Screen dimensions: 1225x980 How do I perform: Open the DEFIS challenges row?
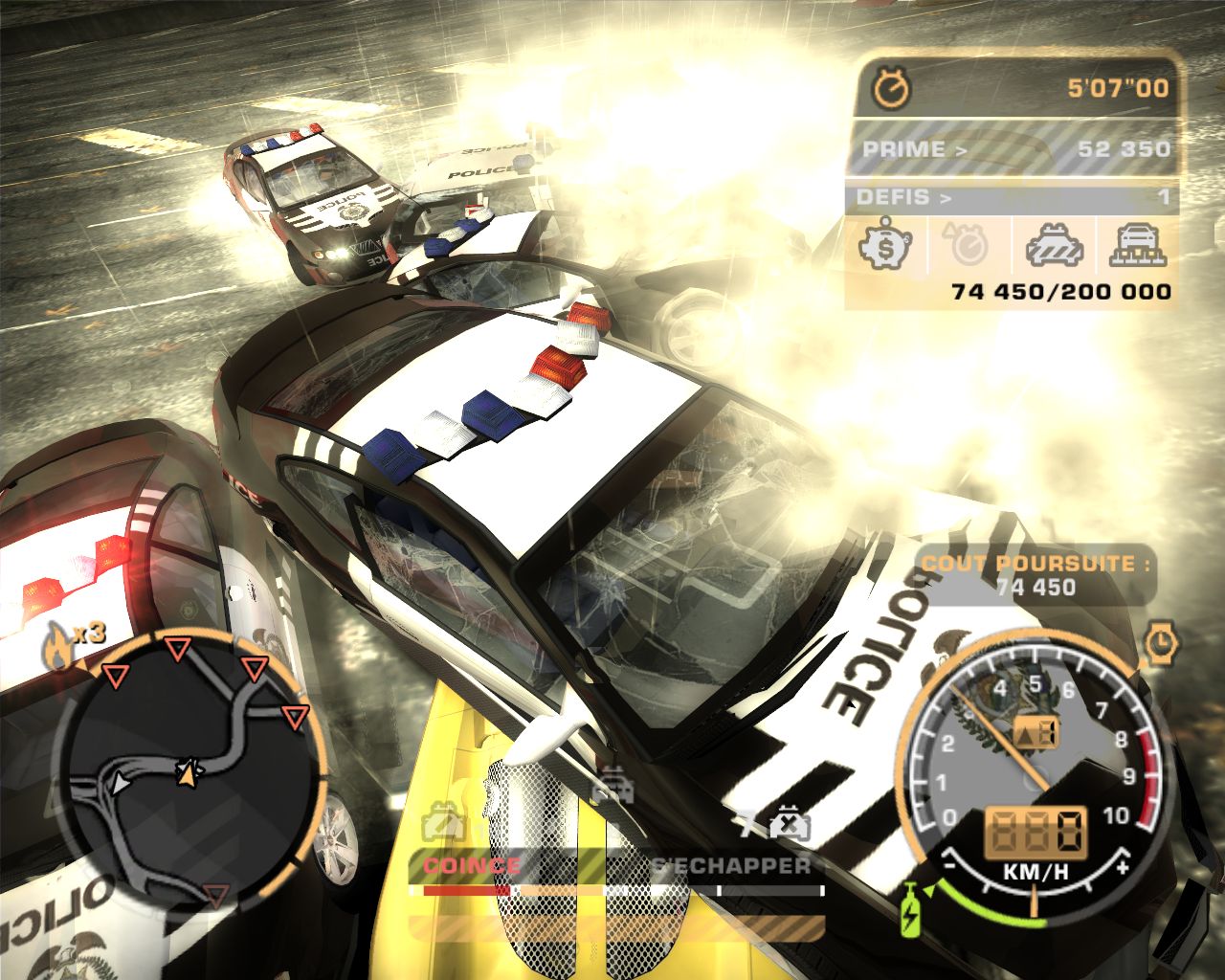tap(1012, 198)
